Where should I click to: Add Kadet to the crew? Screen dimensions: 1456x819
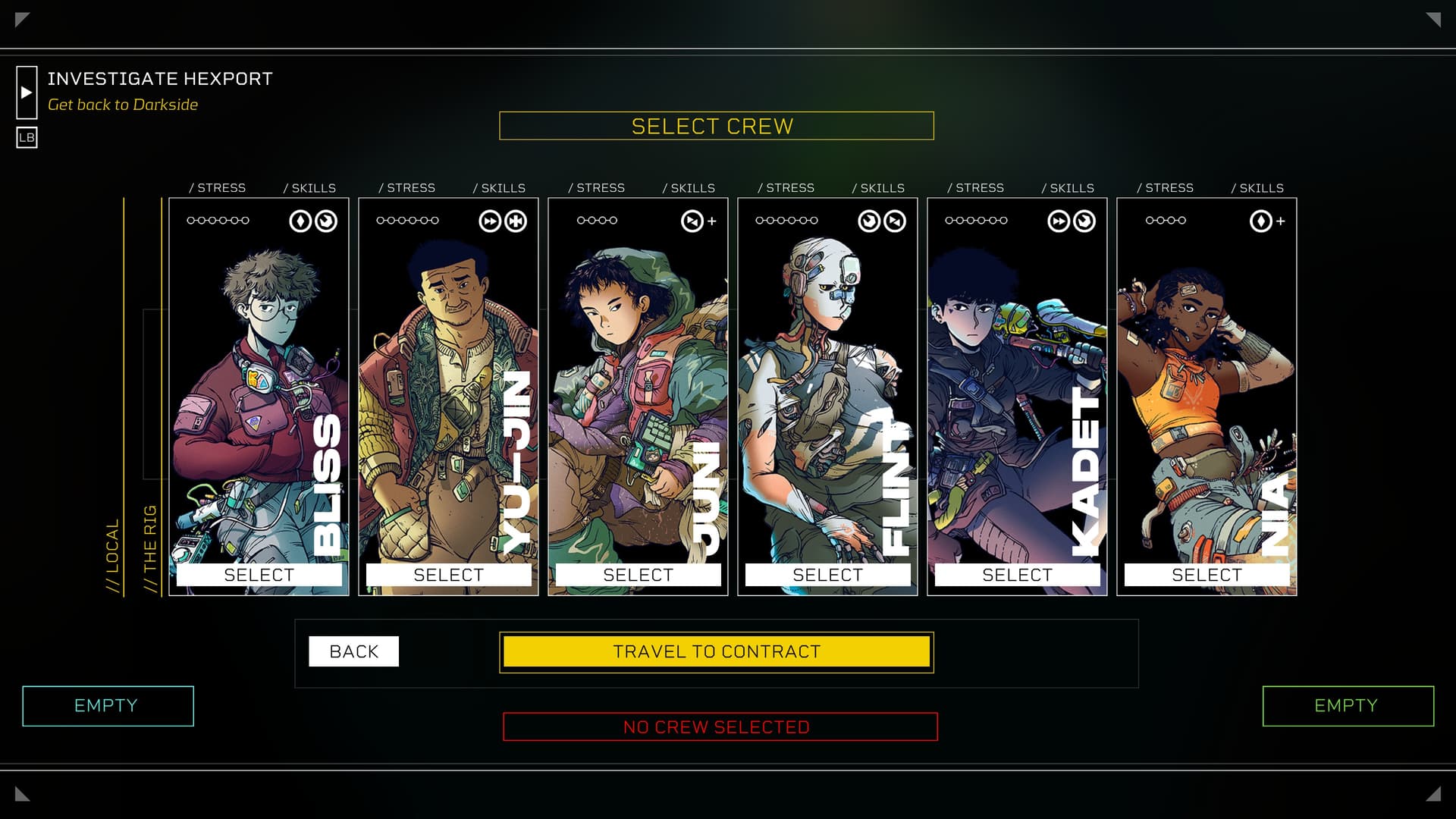[x=1017, y=575]
